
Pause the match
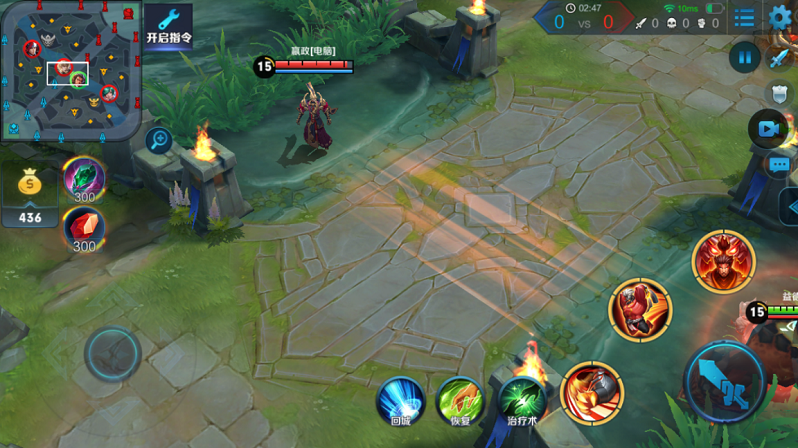pyautogui.click(x=744, y=57)
